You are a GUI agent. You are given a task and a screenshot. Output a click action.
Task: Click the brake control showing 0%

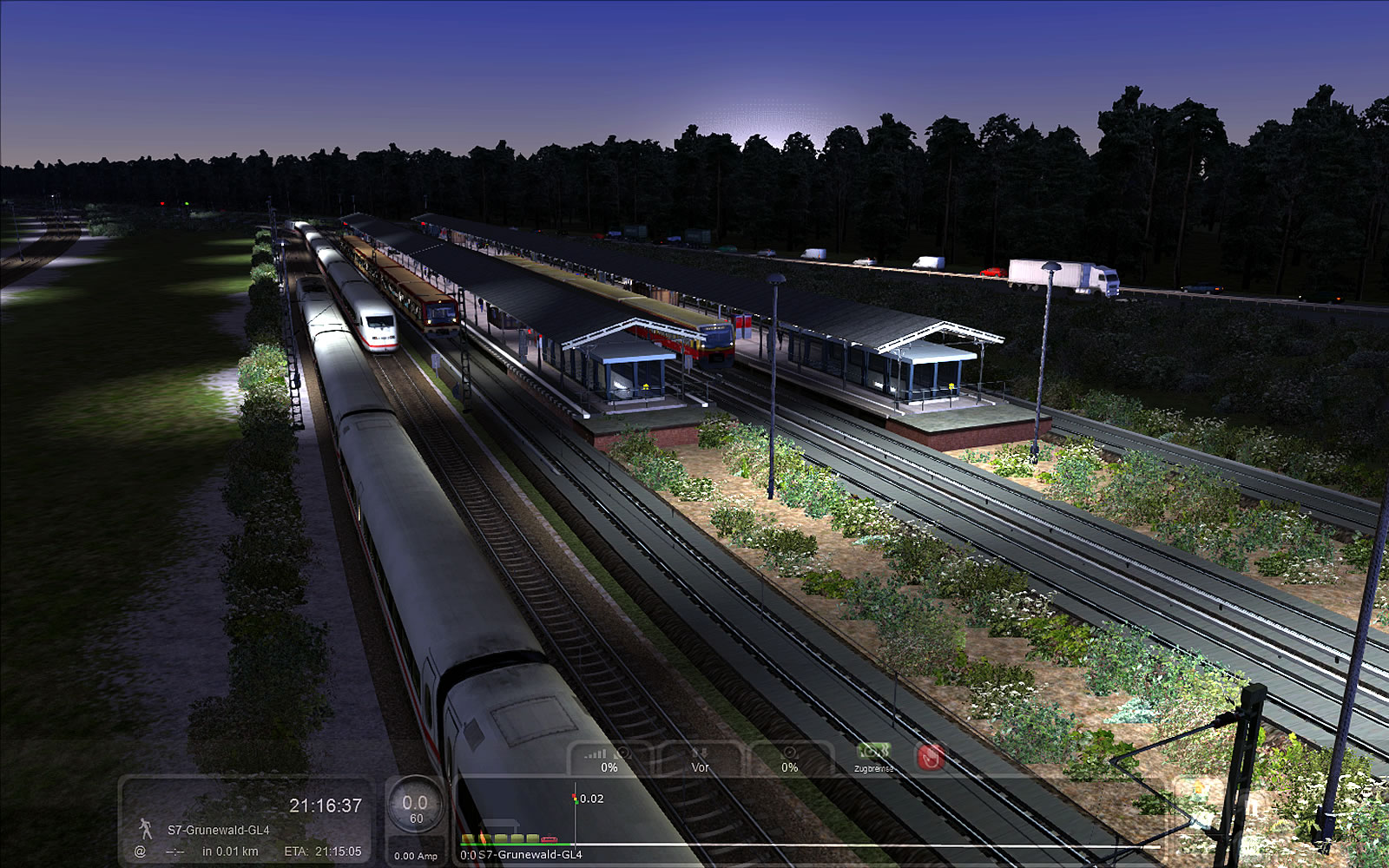(789, 760)
